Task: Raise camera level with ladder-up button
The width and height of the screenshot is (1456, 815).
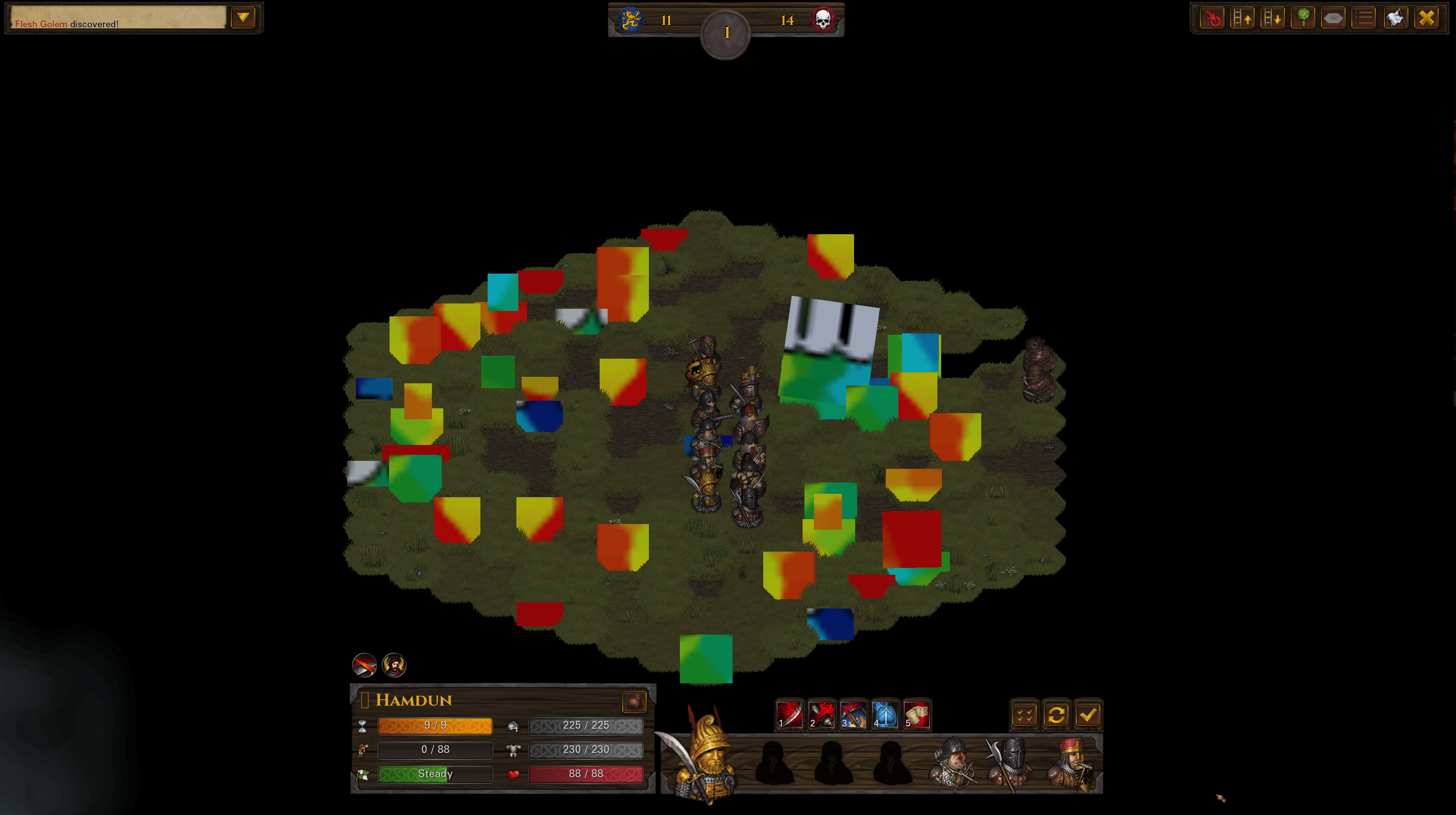Action: point(1242,18)
